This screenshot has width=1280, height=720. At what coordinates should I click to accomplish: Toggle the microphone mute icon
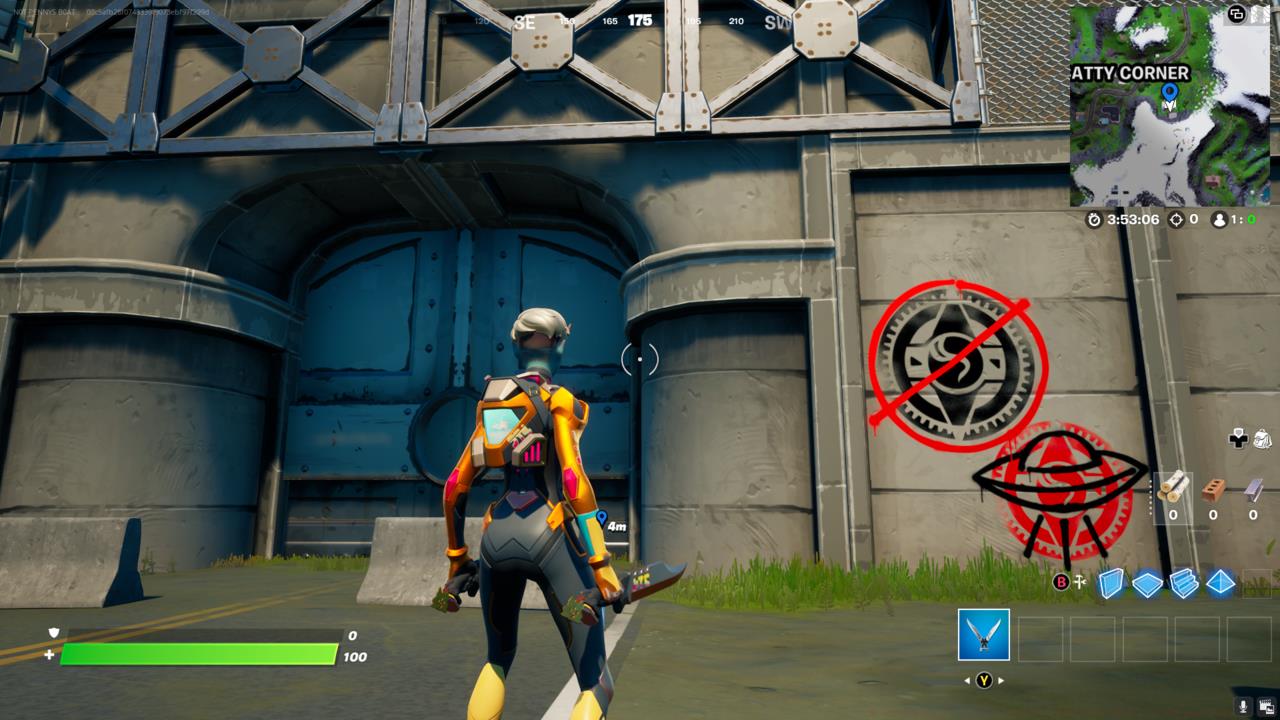tap(1242, 705)
